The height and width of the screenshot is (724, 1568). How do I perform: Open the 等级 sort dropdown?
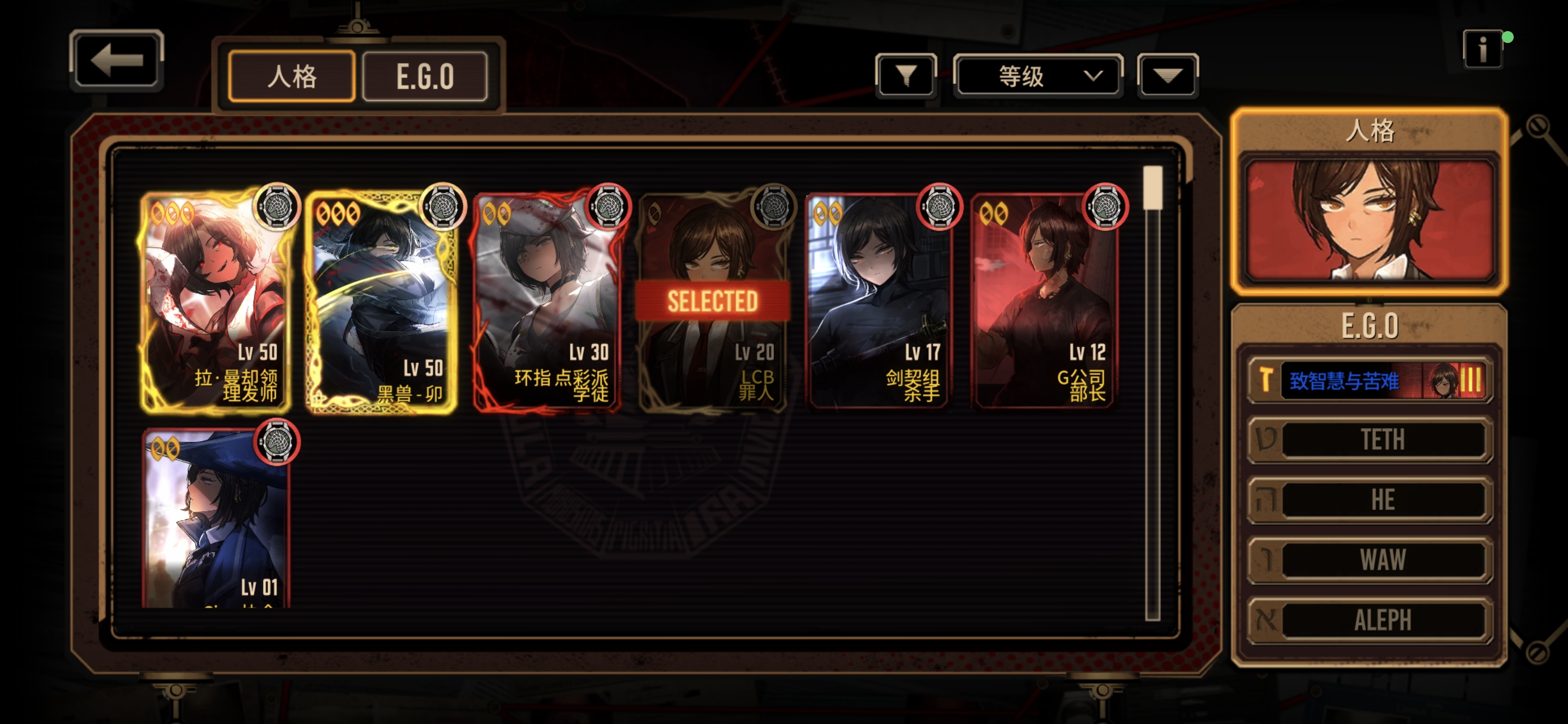point(1038,75)
